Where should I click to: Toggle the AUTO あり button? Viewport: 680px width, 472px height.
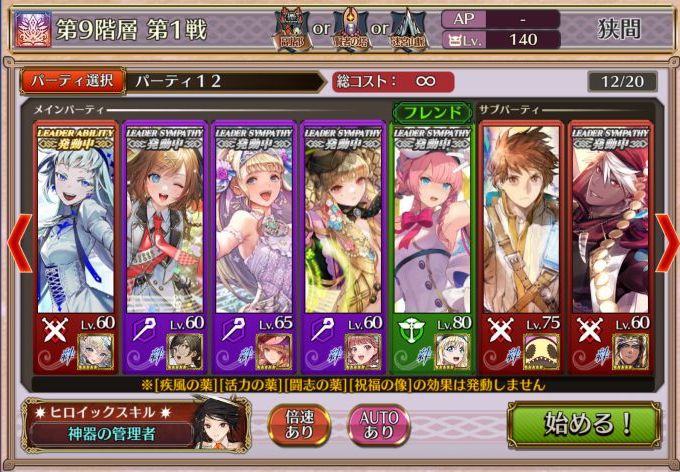[x=378, y=424]
